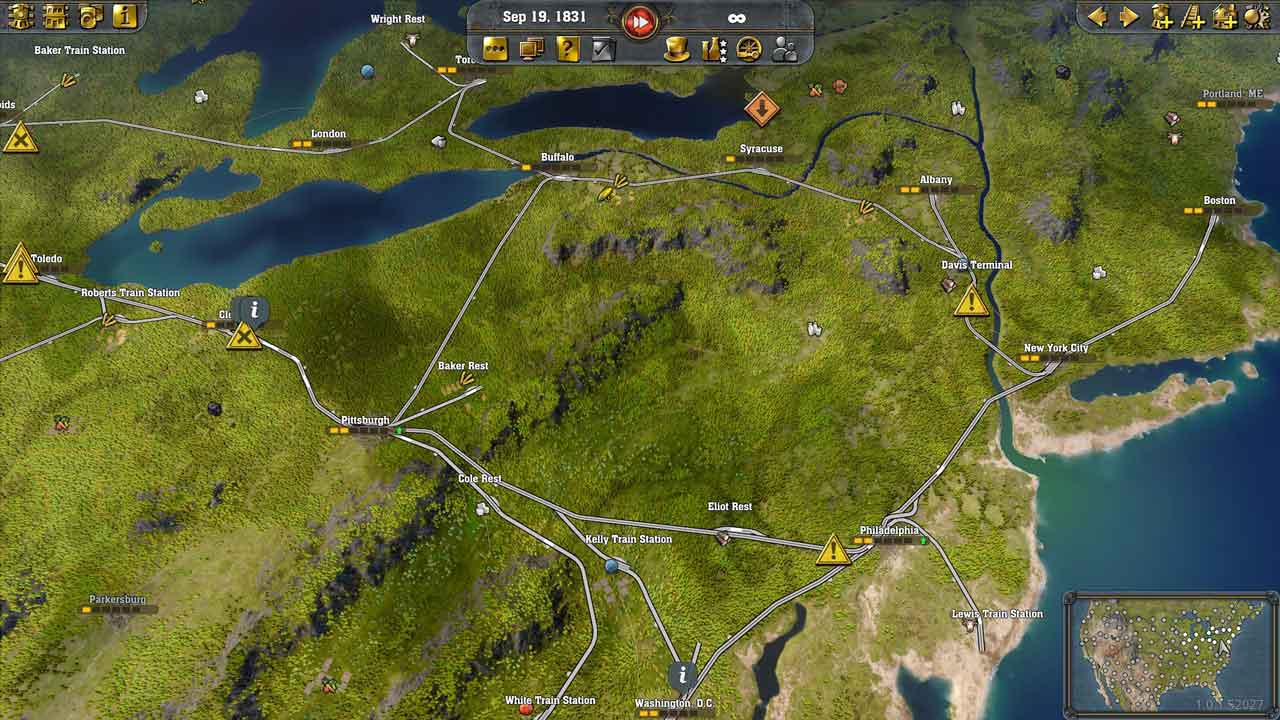Click the warning triangle beside Philadelphia
Screen dimensions: 1280x720
point(833,550)
